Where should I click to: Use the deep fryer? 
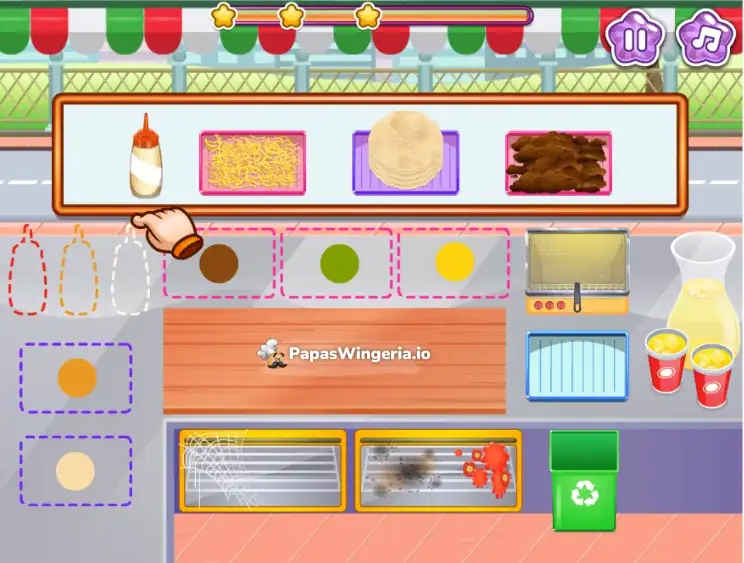pyautogui.click(x=577, y=270)
